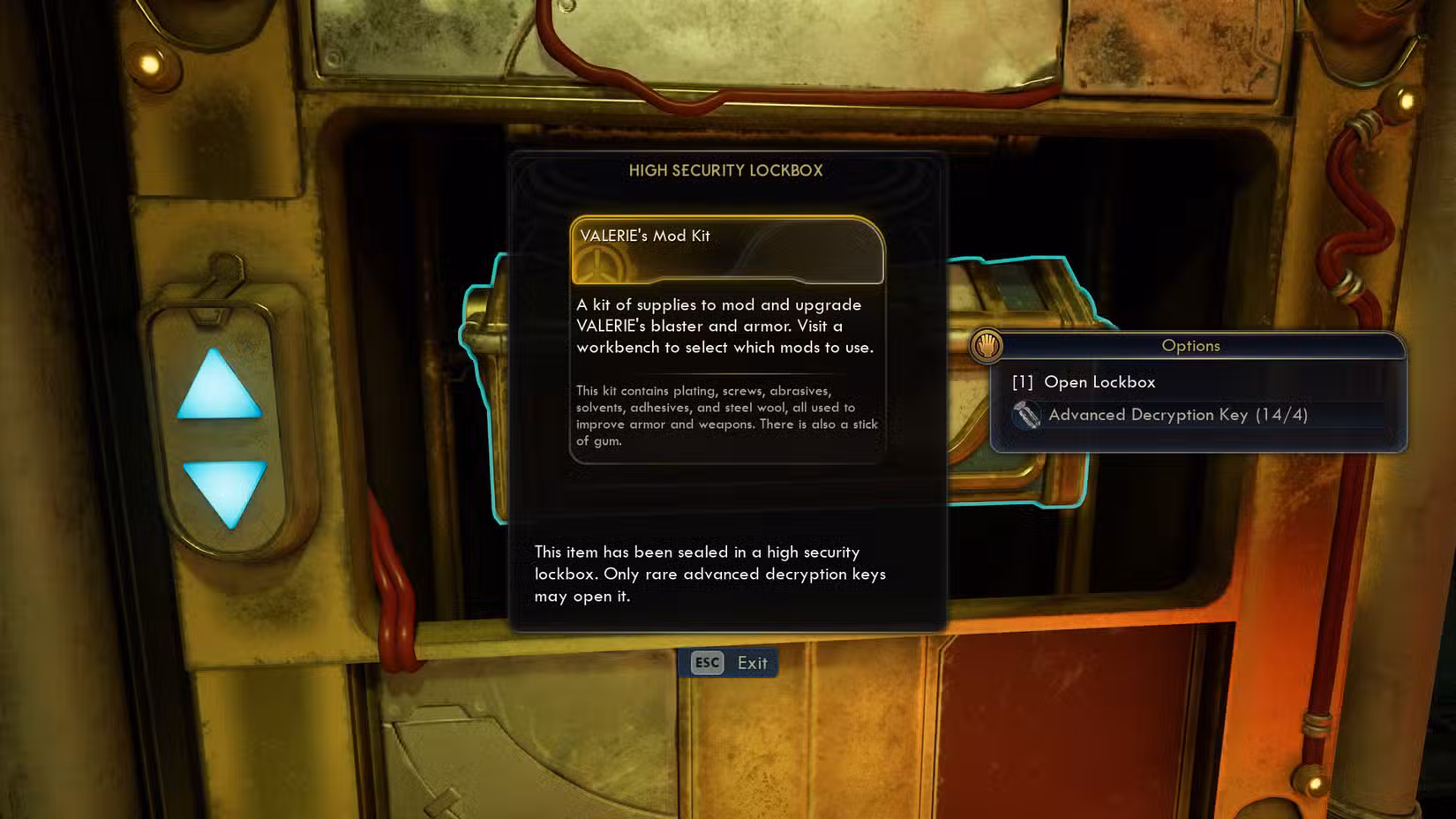This screenshot has width=1456, height=819.
Task: Click Exit to close the lockbox view
Action: coord(752,663)
